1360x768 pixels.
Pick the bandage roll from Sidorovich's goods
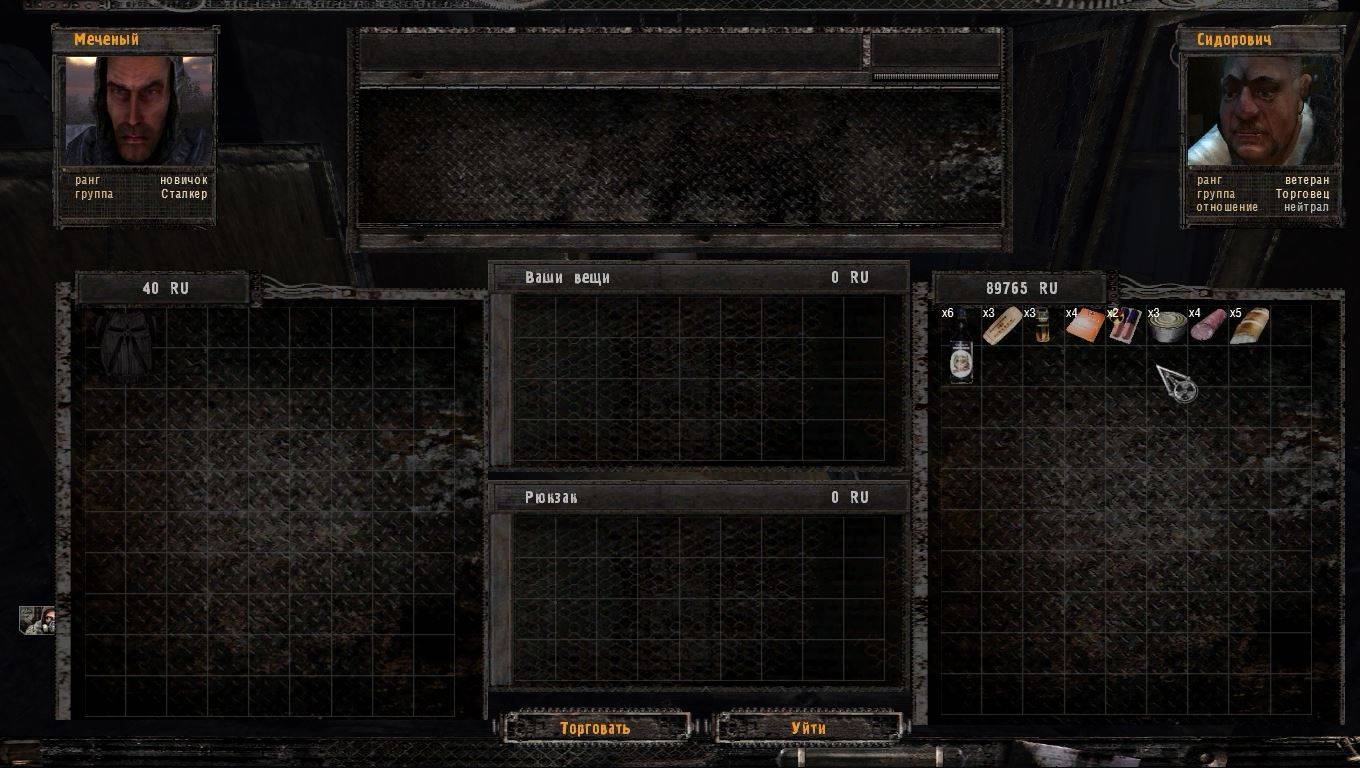1002,326
